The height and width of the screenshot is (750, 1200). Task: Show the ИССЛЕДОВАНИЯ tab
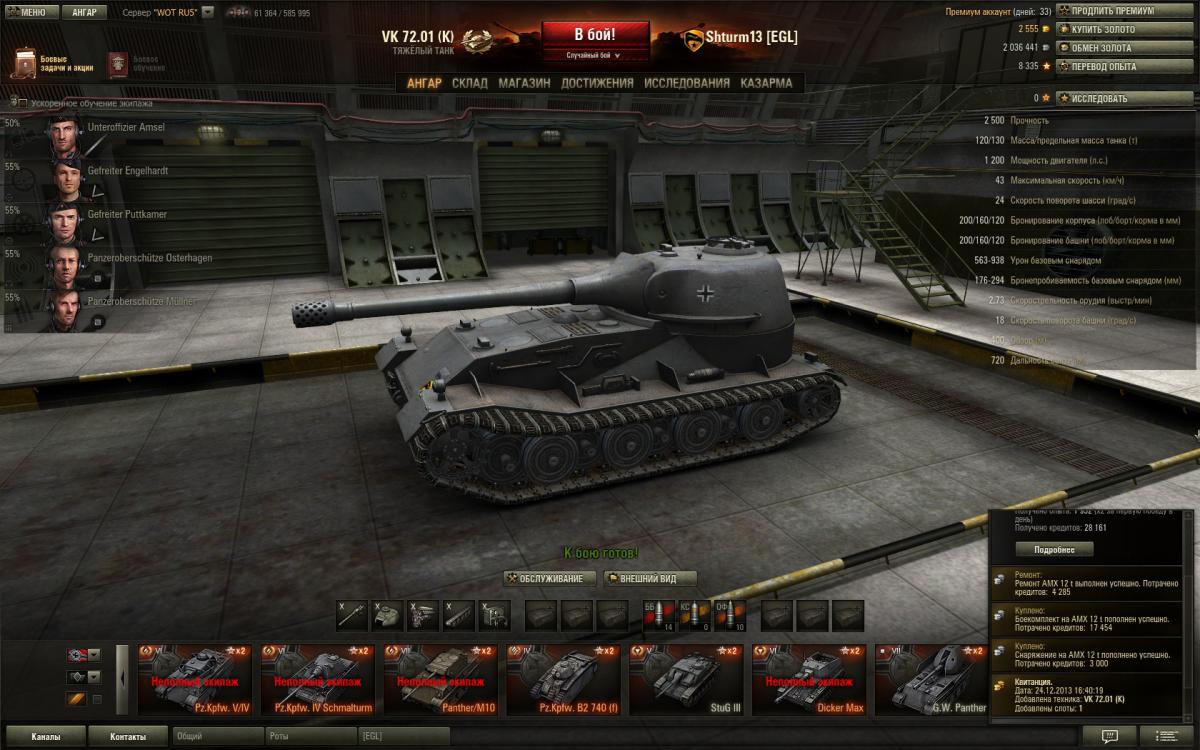(x=686, y=83)
